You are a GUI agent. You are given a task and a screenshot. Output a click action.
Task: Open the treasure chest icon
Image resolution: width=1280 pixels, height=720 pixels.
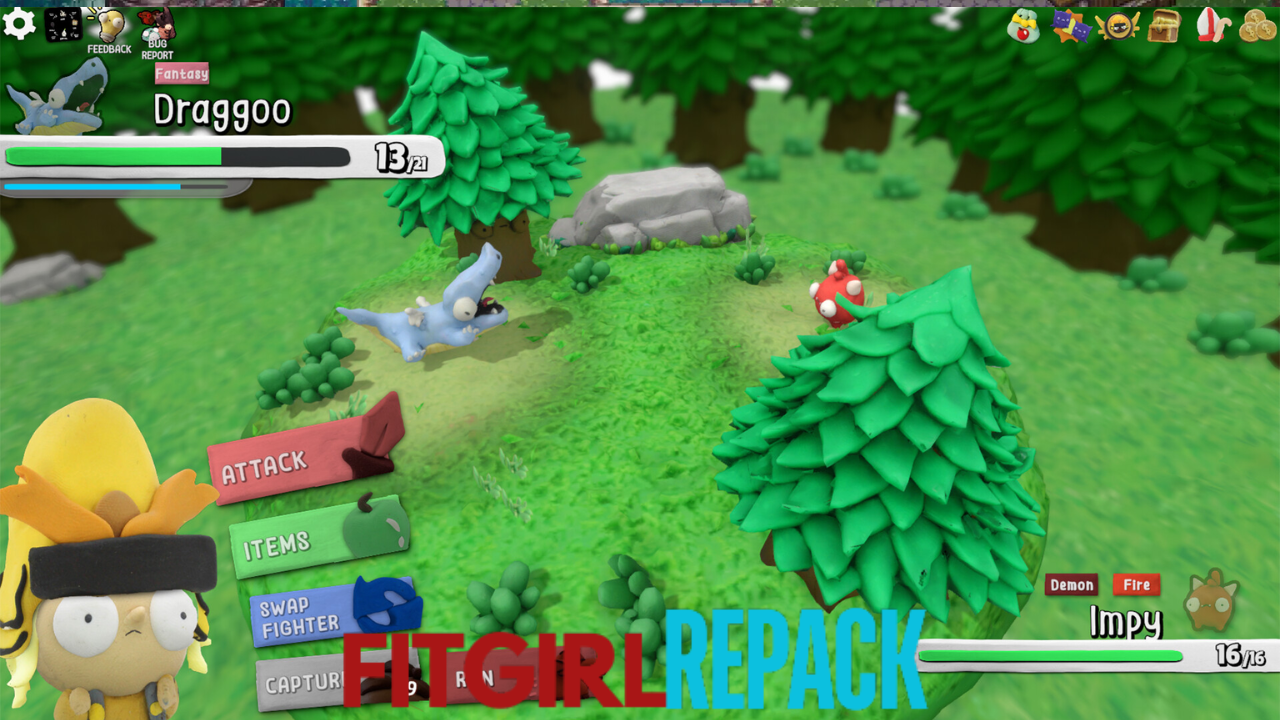point(1164,25)
